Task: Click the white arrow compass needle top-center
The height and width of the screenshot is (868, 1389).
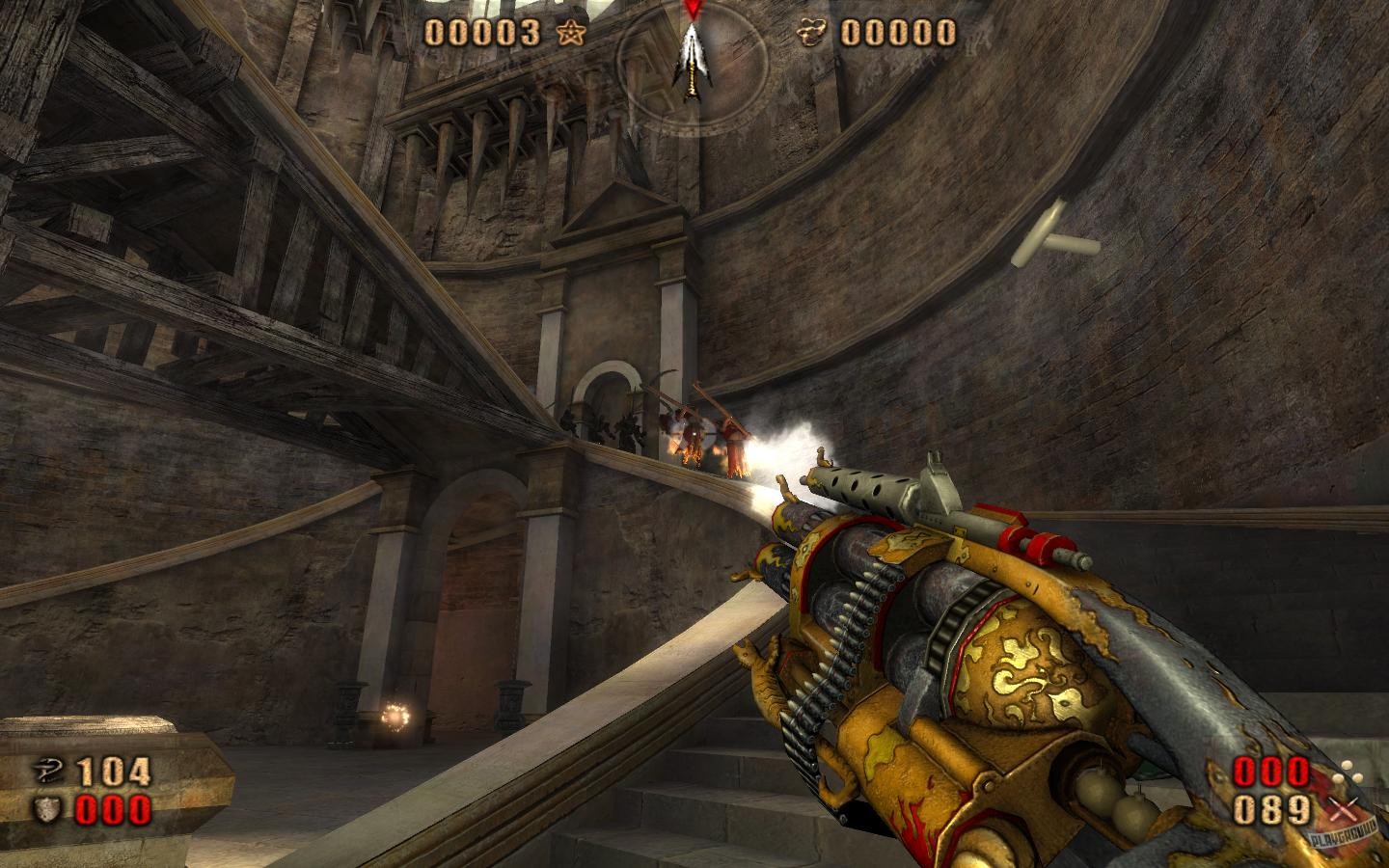Action: click(691, 58)
